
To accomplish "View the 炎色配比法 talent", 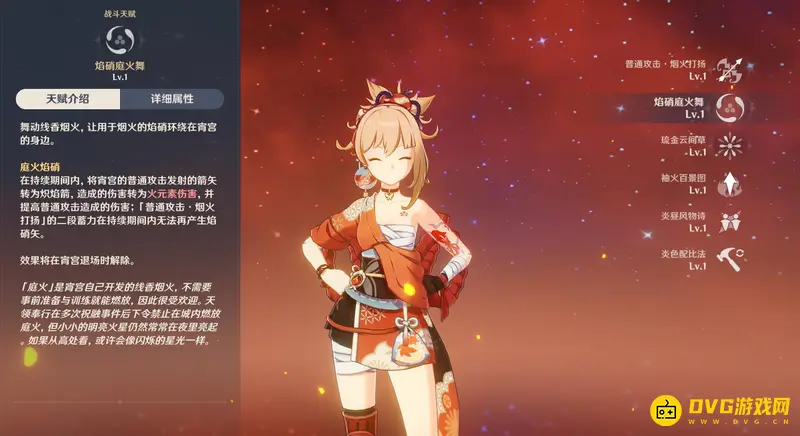I will (731, 260).
